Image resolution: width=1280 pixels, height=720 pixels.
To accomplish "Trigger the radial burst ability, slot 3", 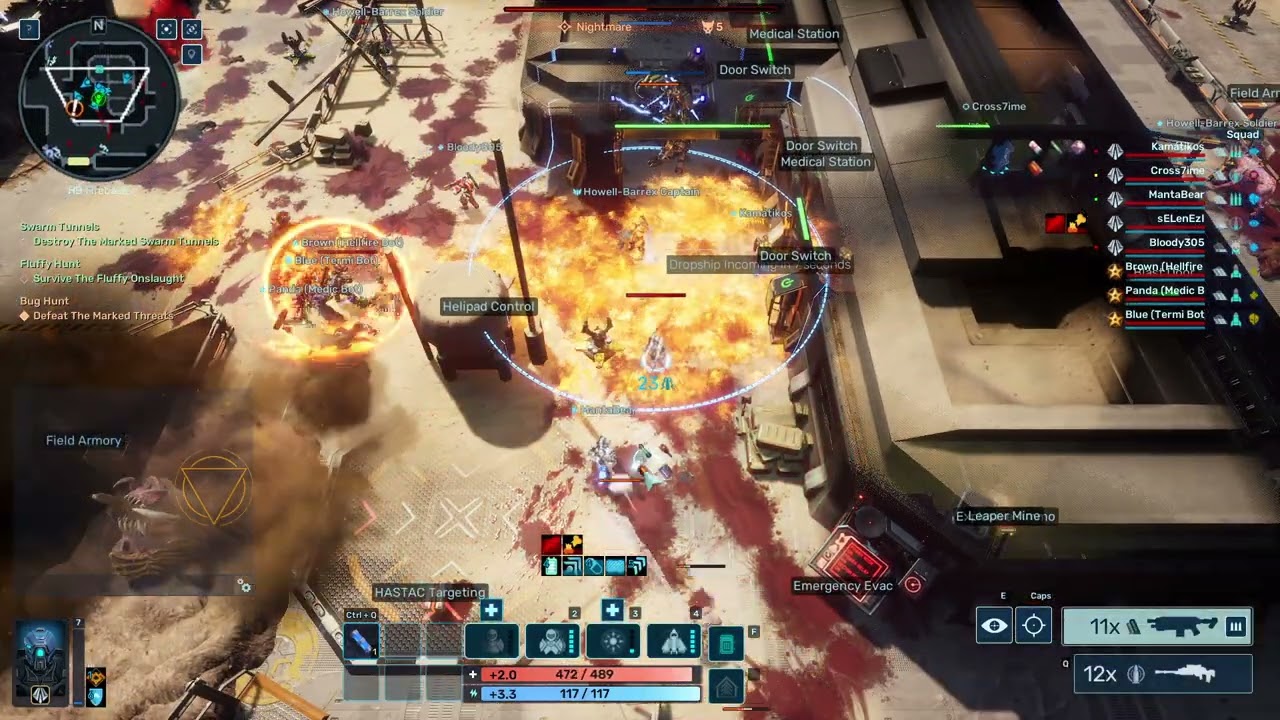I will coord(613,642).
